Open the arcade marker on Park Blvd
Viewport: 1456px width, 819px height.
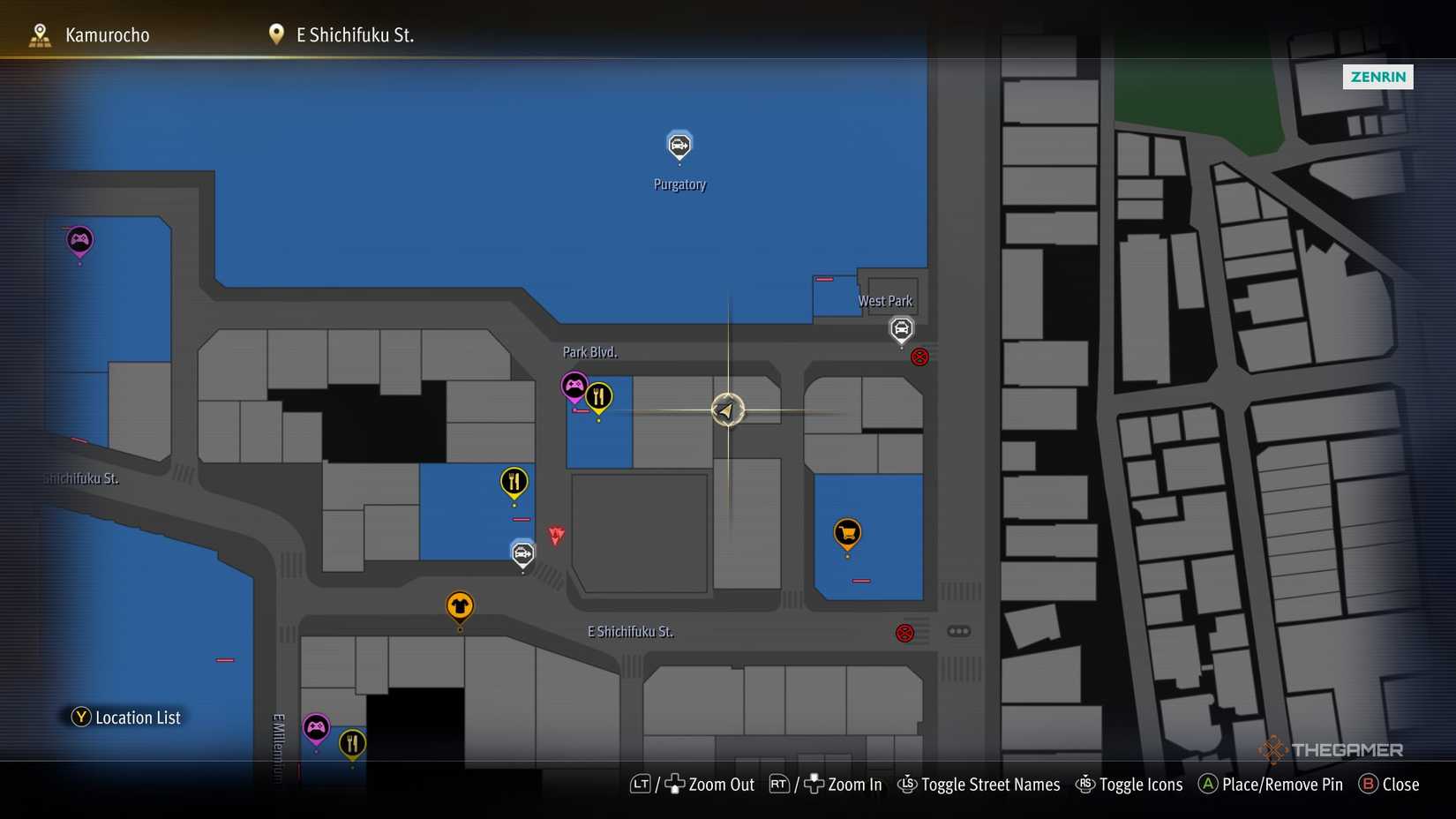coord(574,384)
